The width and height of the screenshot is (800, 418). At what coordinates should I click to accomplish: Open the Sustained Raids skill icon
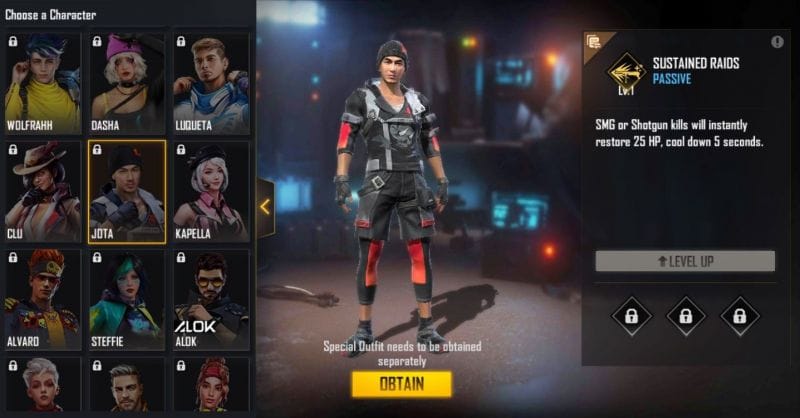(x=624, y=70)
